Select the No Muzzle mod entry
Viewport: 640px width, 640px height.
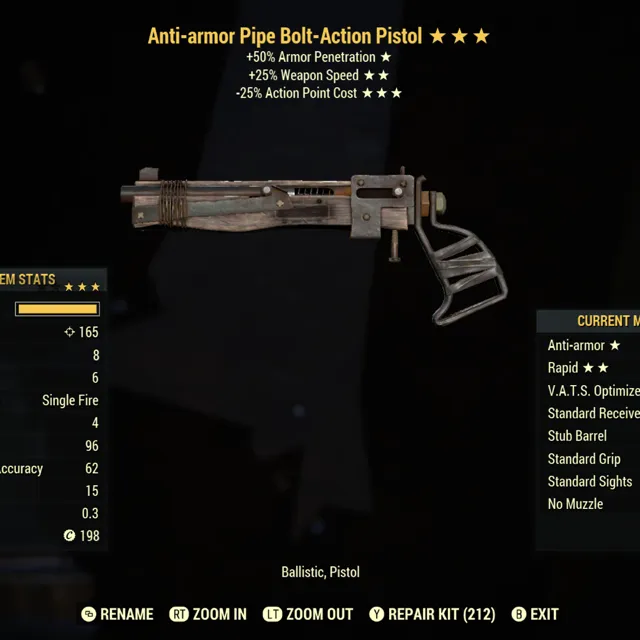point(576,504)
